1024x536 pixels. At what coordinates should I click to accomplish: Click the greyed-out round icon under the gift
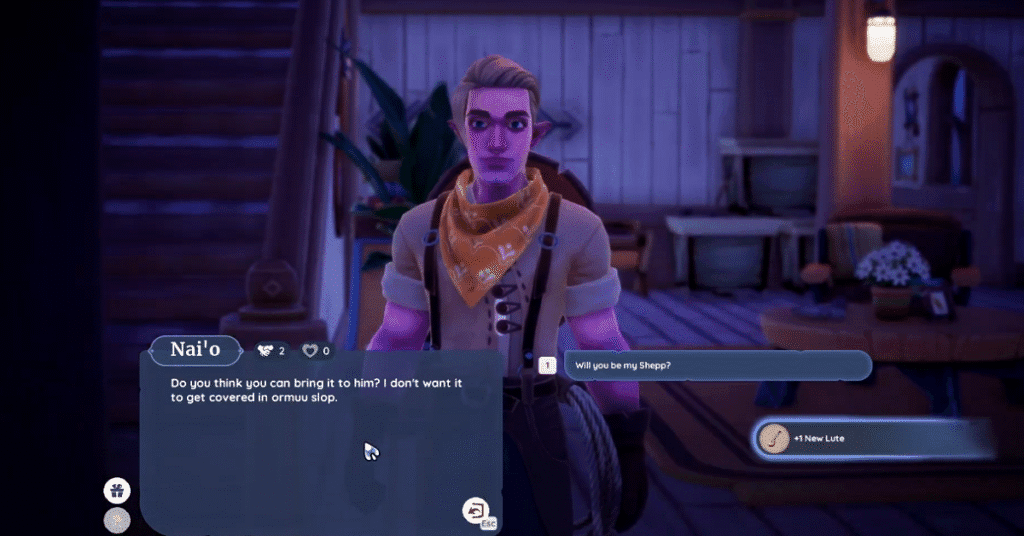[117, 520]
